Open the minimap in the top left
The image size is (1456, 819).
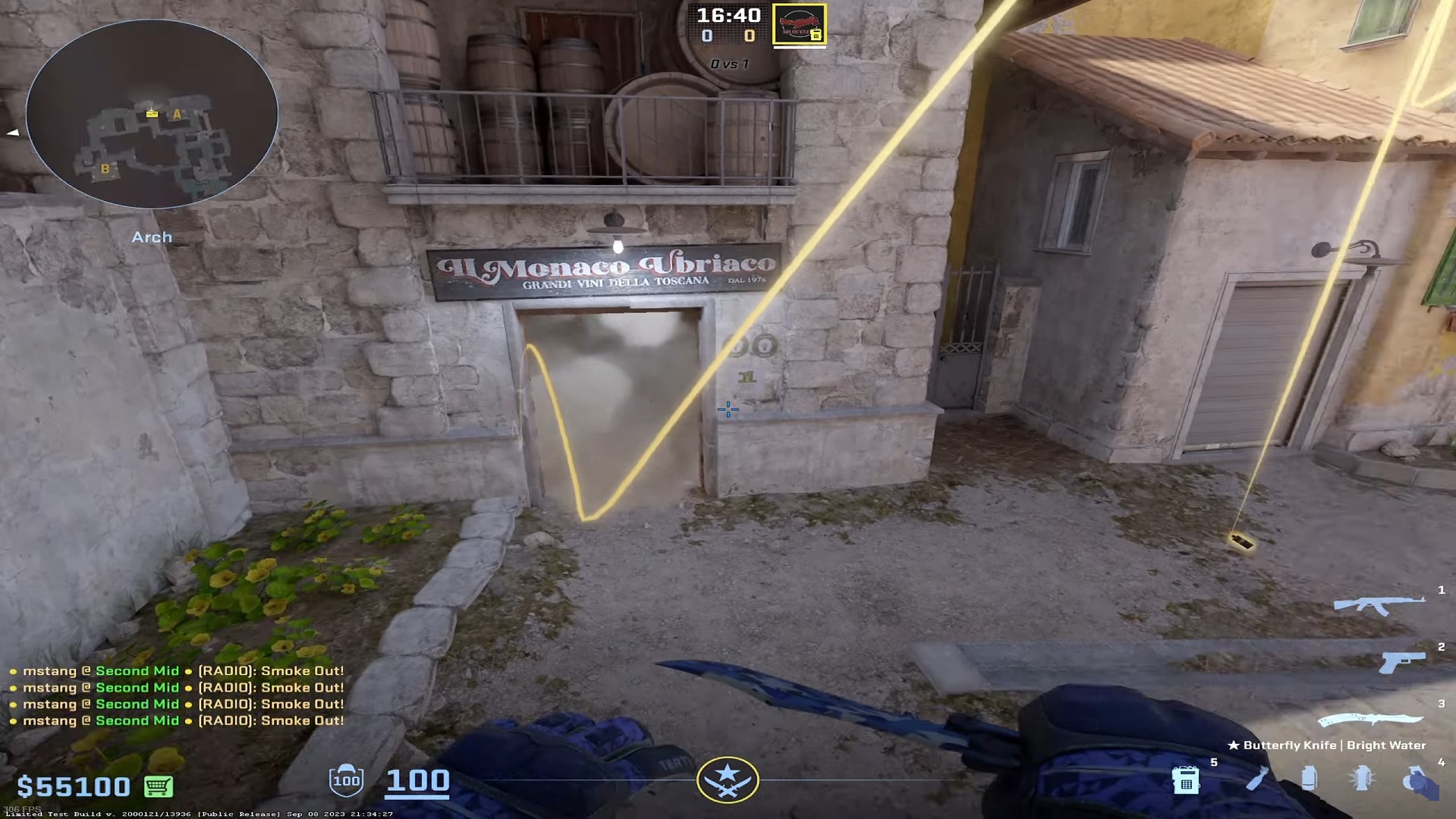coord(151,114)
